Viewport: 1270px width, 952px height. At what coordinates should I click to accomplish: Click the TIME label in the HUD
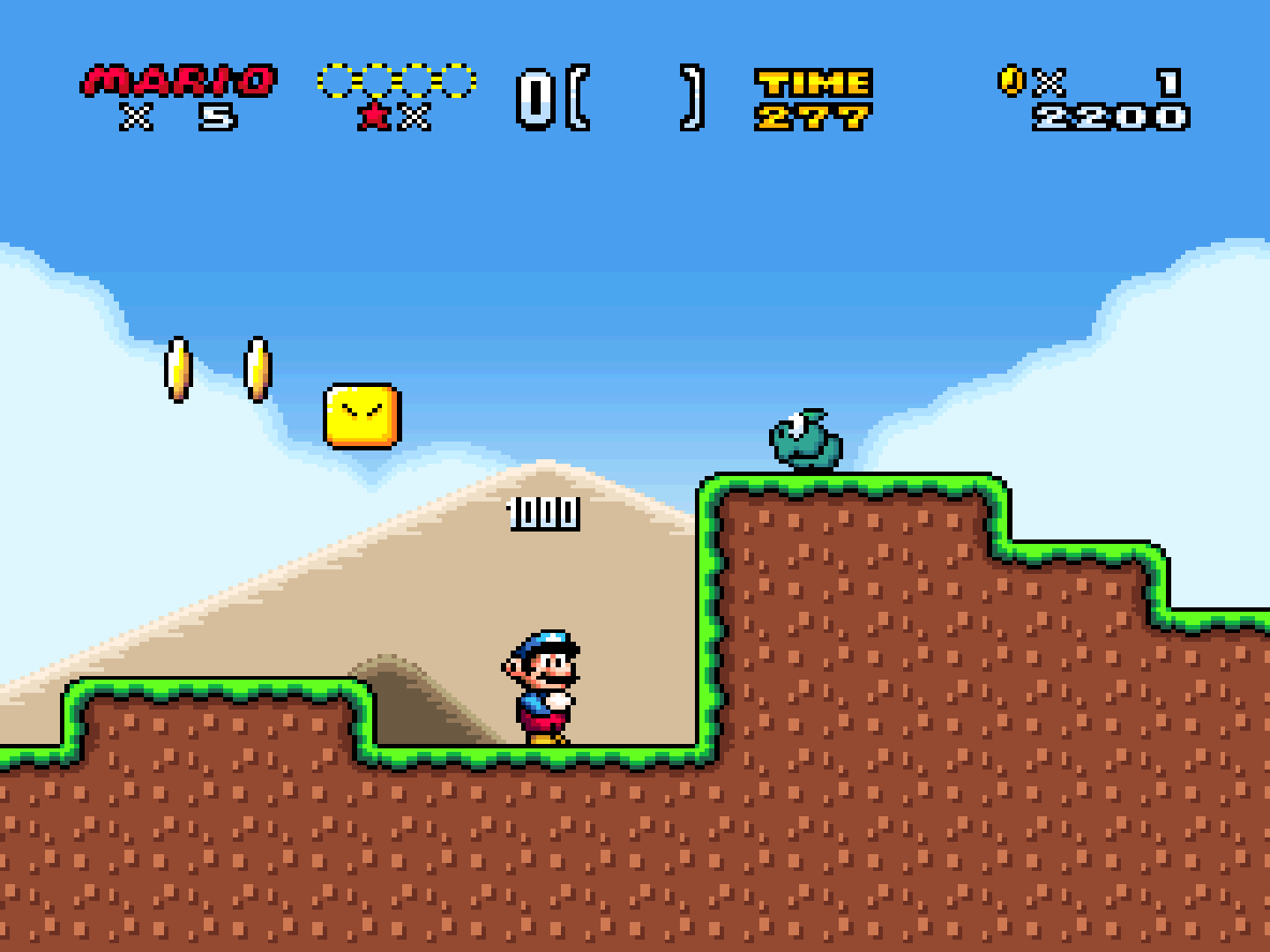click(812, 82)
